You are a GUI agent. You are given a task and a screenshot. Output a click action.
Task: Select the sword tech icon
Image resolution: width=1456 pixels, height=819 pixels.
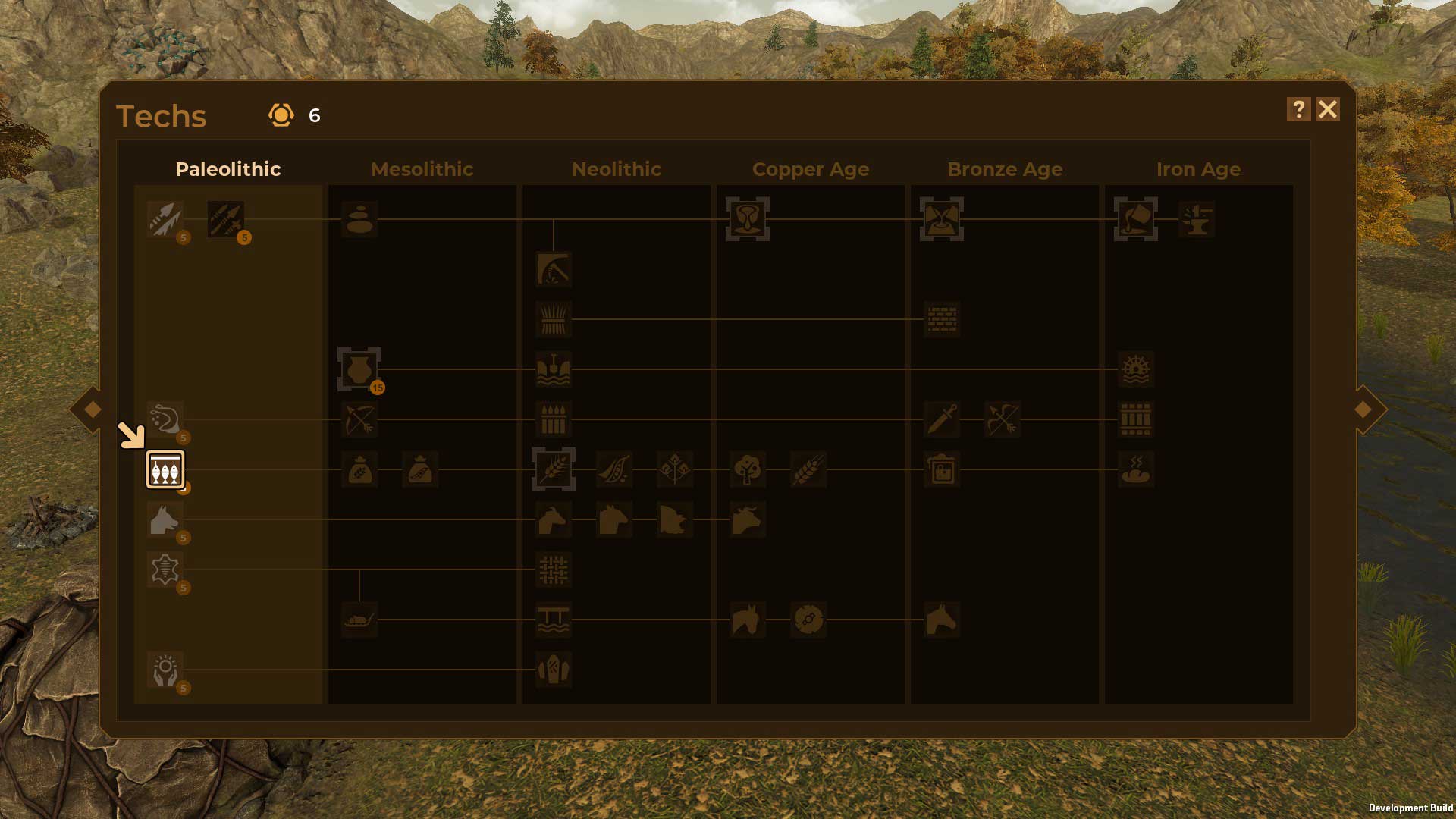point(941,419)
